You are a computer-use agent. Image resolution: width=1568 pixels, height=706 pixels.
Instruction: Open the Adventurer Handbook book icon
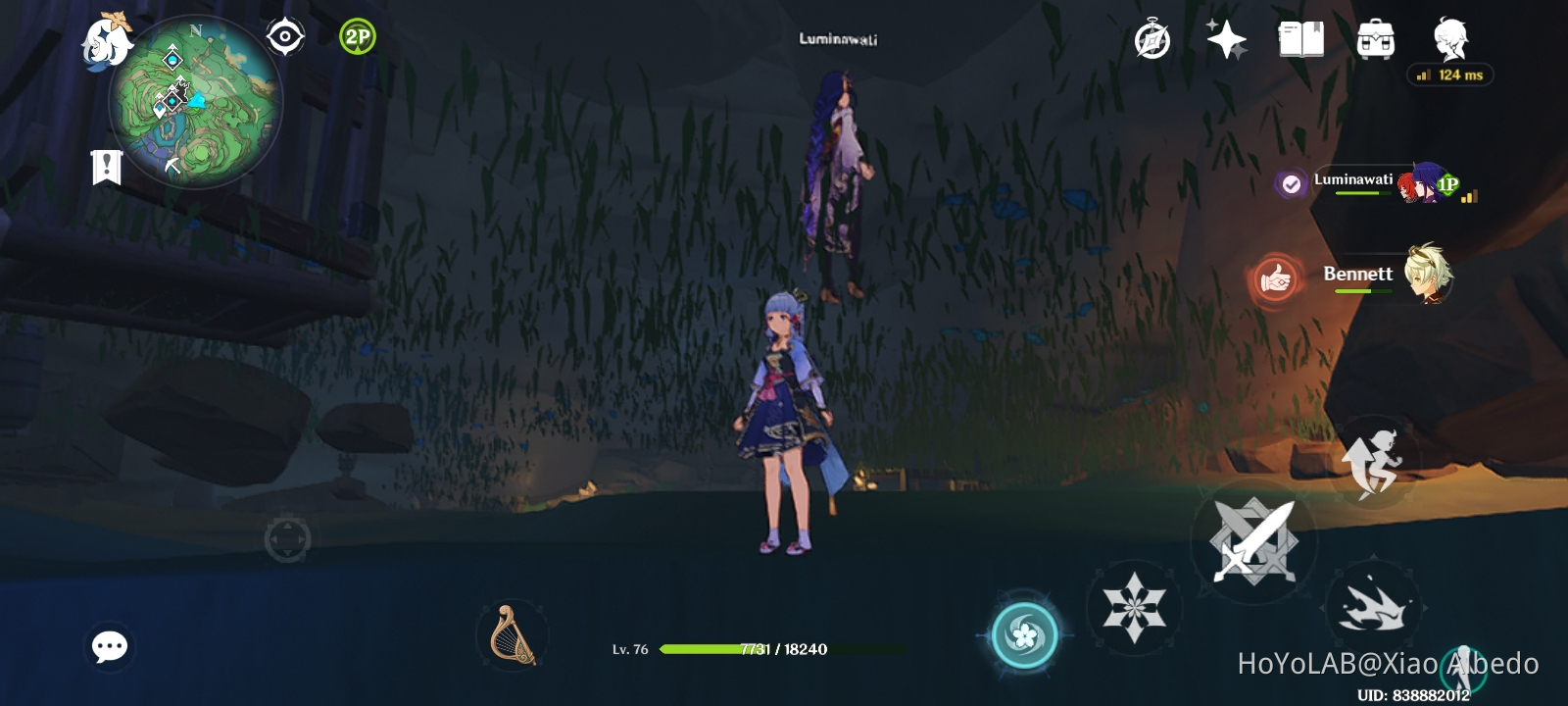(x=1303, y=40)
